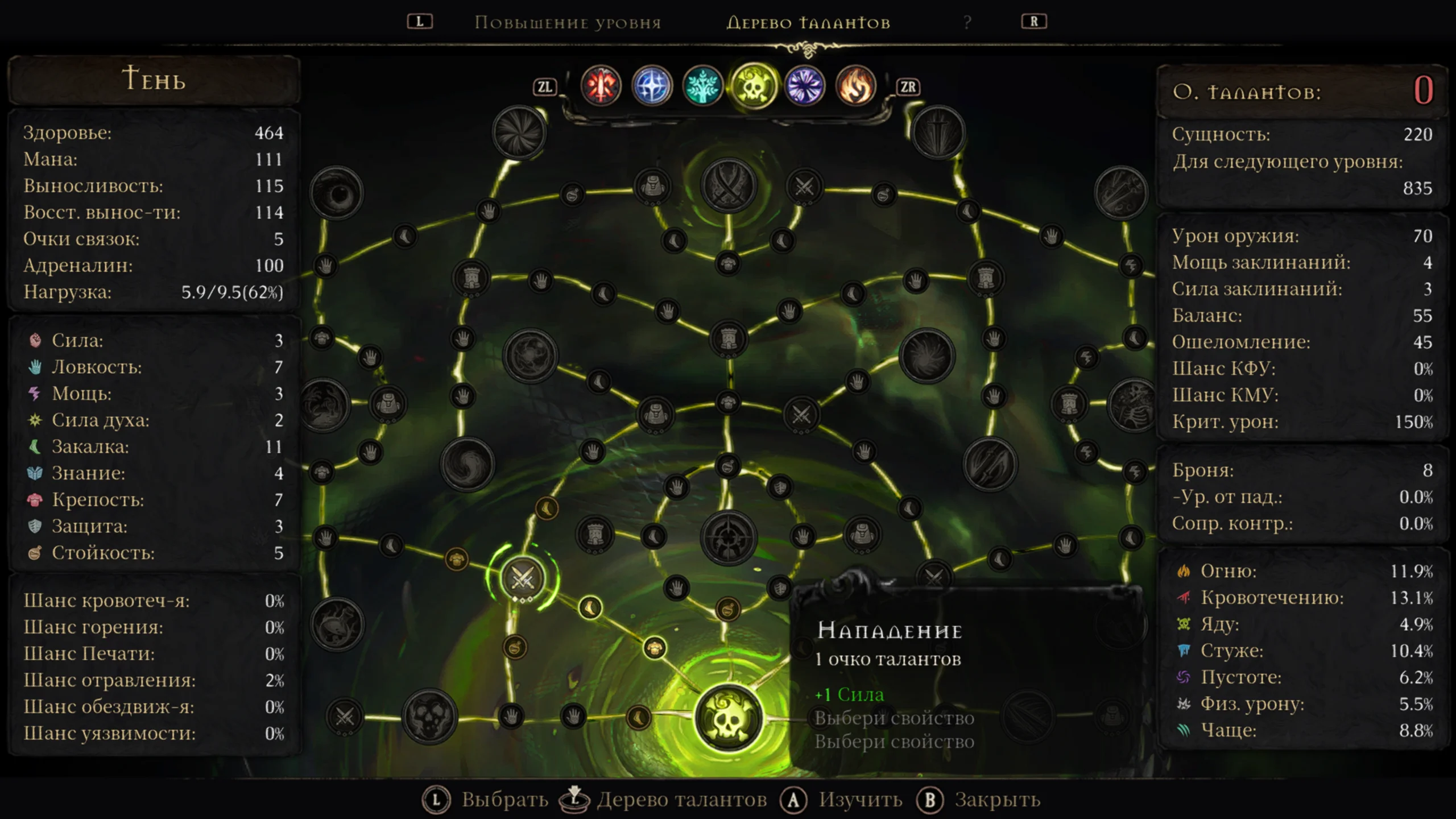This screenshot has width=1456, height=819.
Task: Choose the orange flame talent tree
Action: (x=855, y=86)
